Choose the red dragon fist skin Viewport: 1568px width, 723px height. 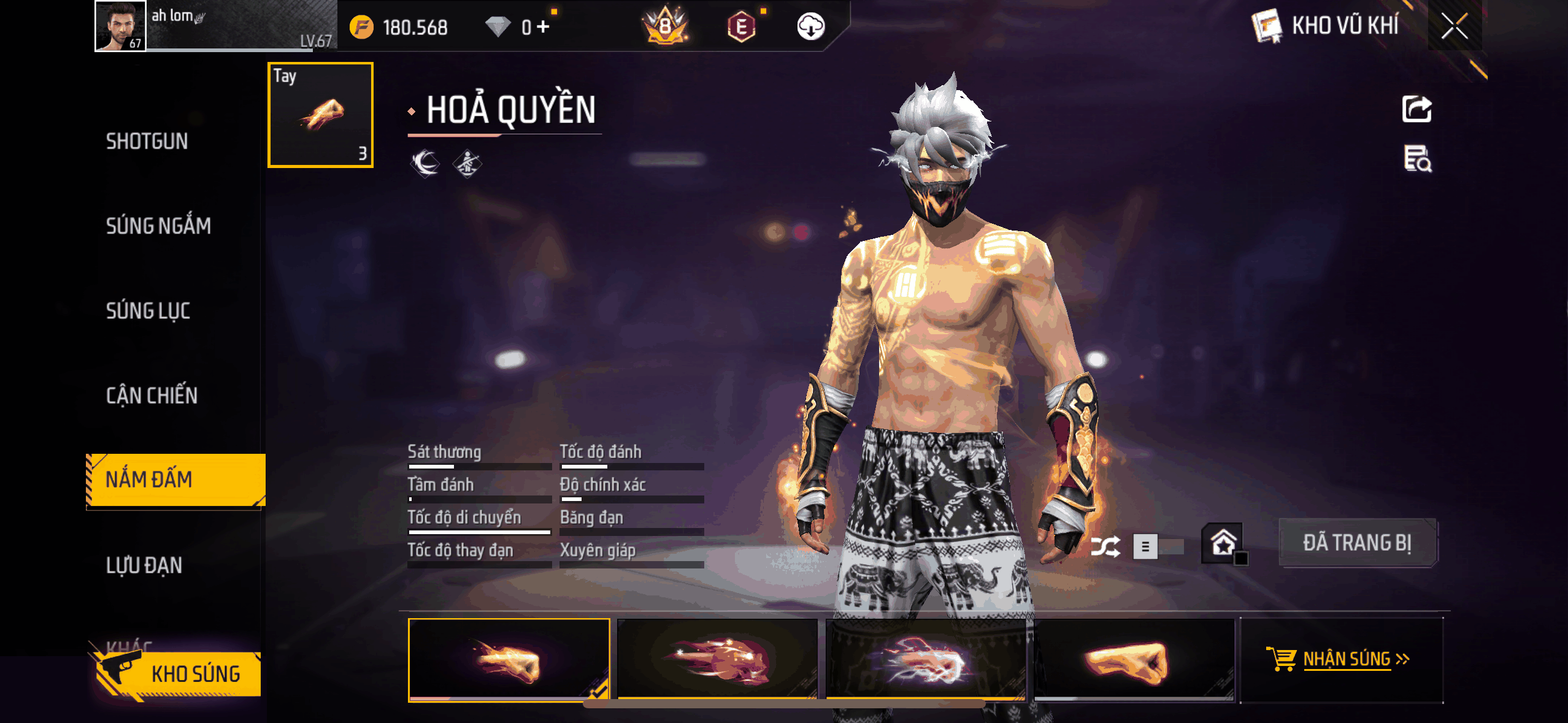[717, 659]
